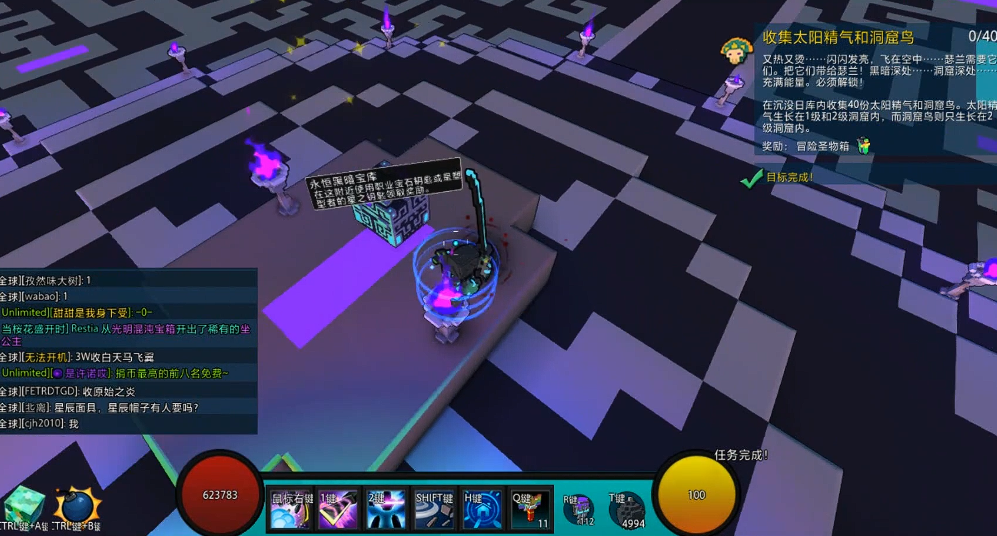The image size is (997, 536).
Task: Inspect the 冒险圣物箱 reward icon
Action: tap(863, 146)
